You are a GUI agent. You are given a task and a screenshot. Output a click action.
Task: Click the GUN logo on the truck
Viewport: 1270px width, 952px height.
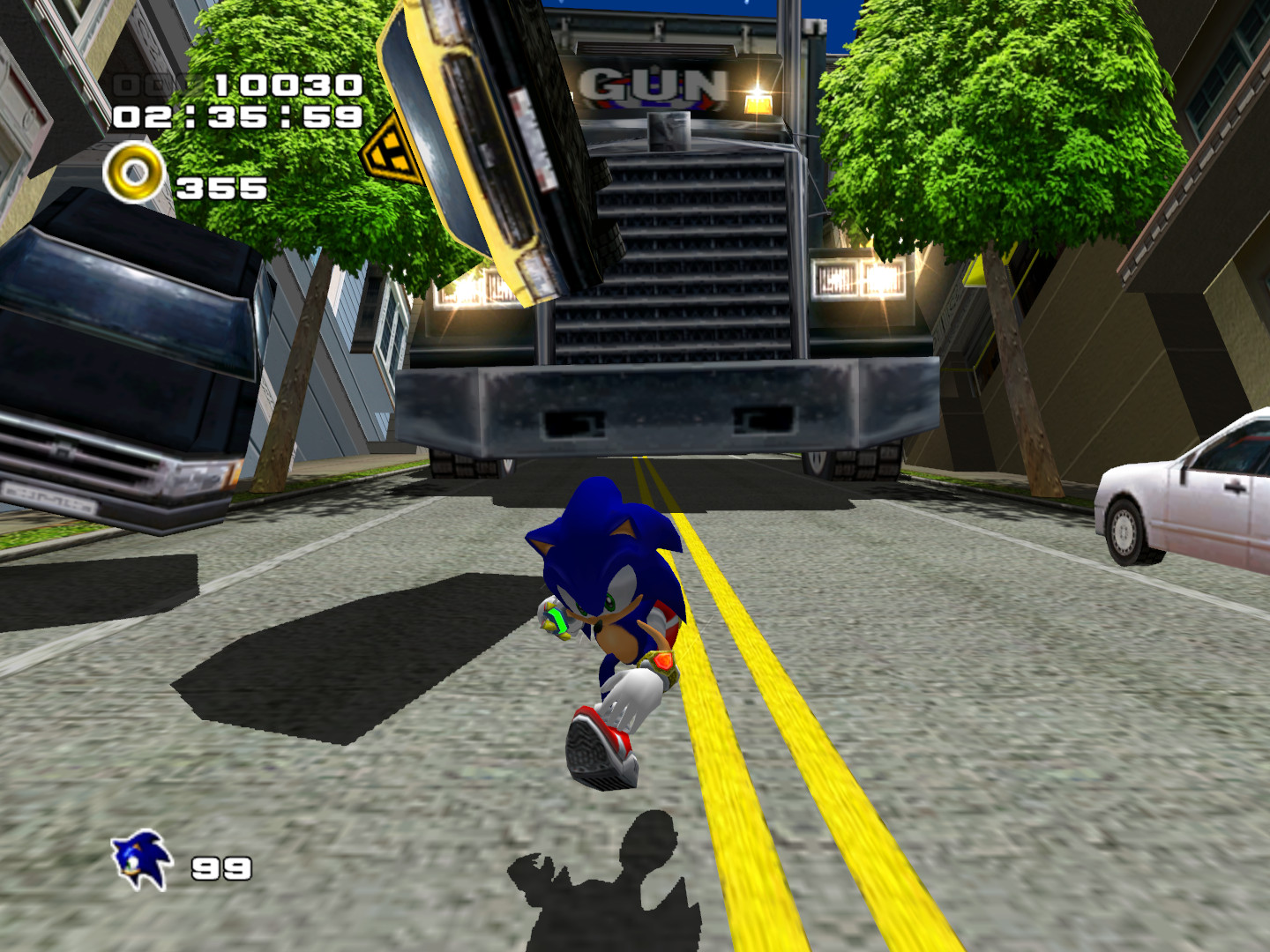pyautogui.click(x=654, y=84)
